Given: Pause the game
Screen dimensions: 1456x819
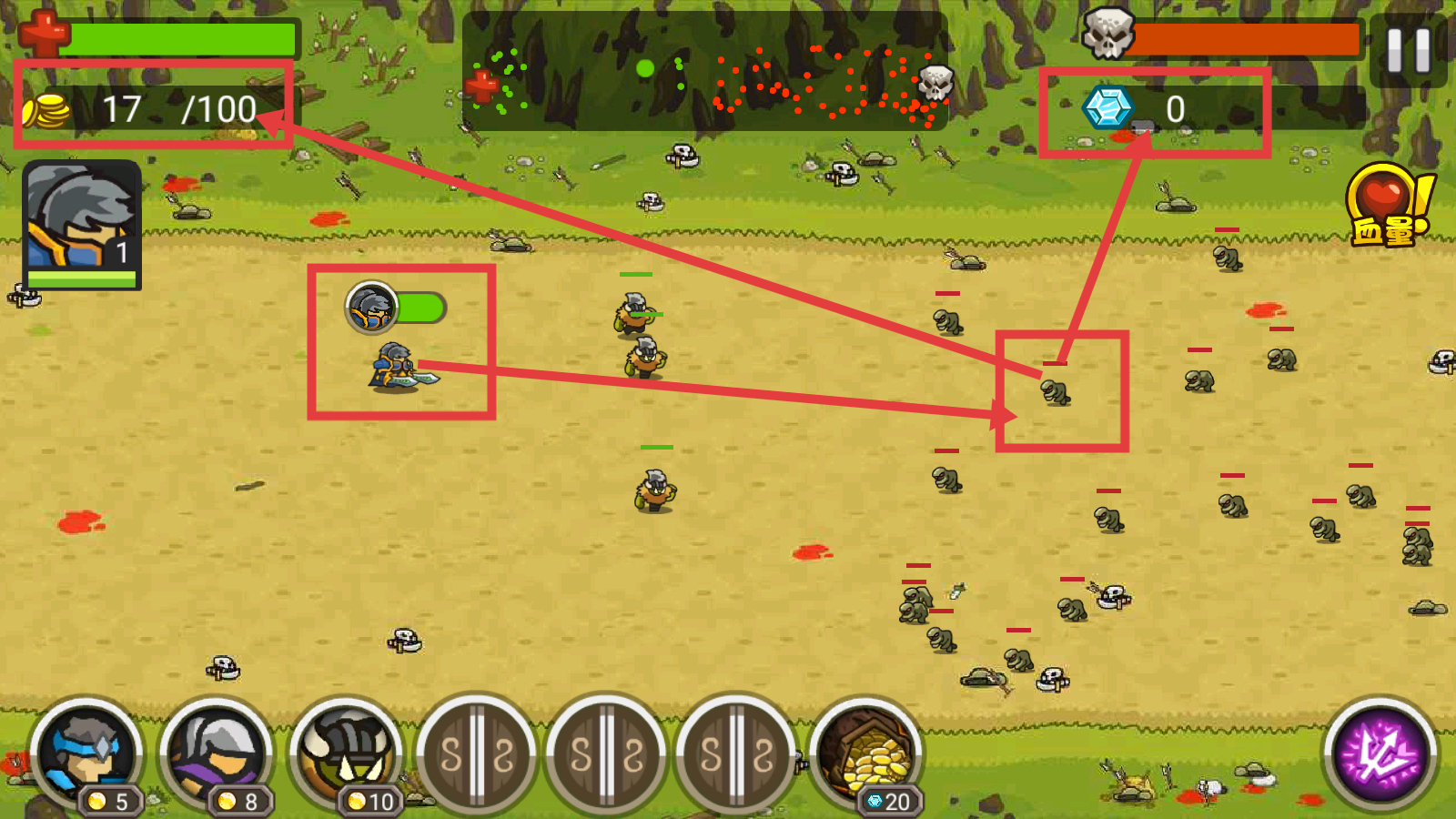Looking at the screenshot, I should [1408, 50].
